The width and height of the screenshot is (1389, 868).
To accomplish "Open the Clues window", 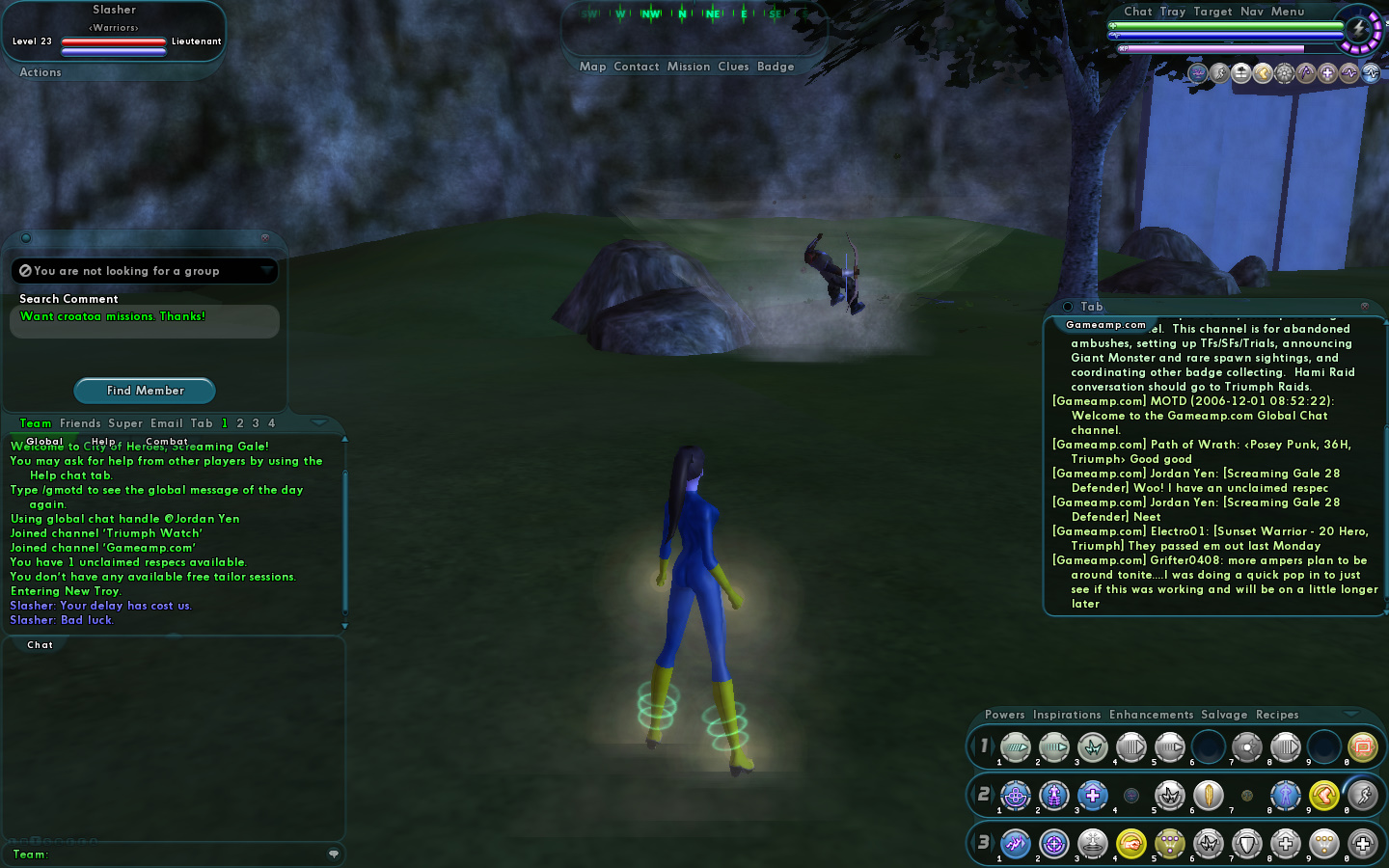I will click(x=733, y=67).
